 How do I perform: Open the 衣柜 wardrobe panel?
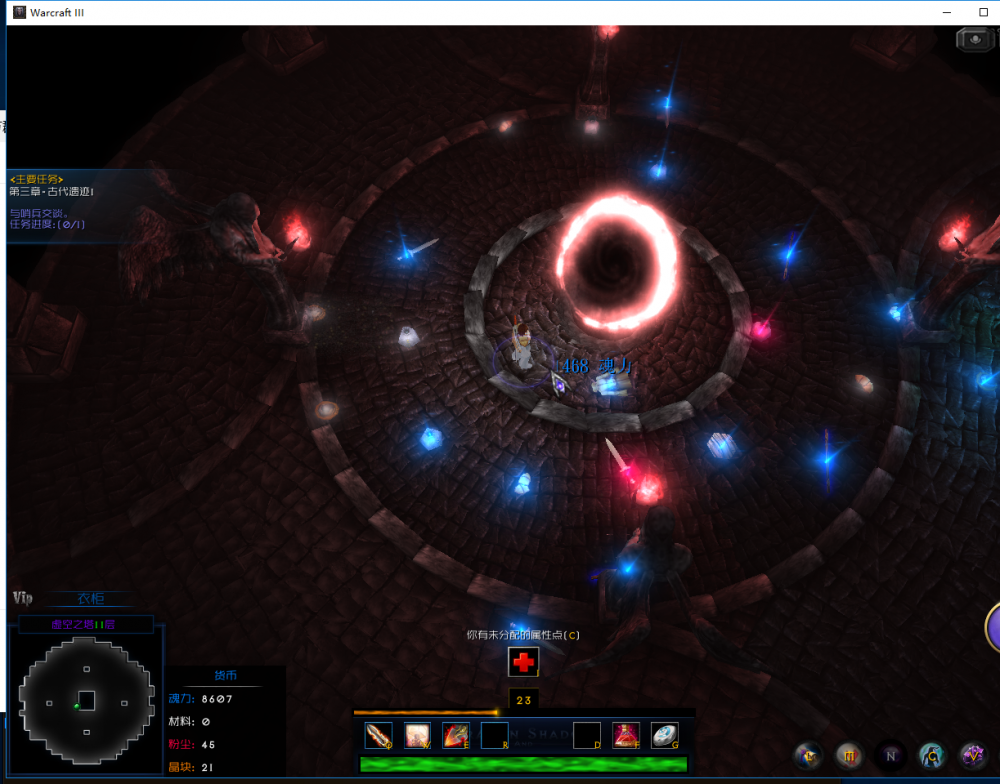coord(90,599)
